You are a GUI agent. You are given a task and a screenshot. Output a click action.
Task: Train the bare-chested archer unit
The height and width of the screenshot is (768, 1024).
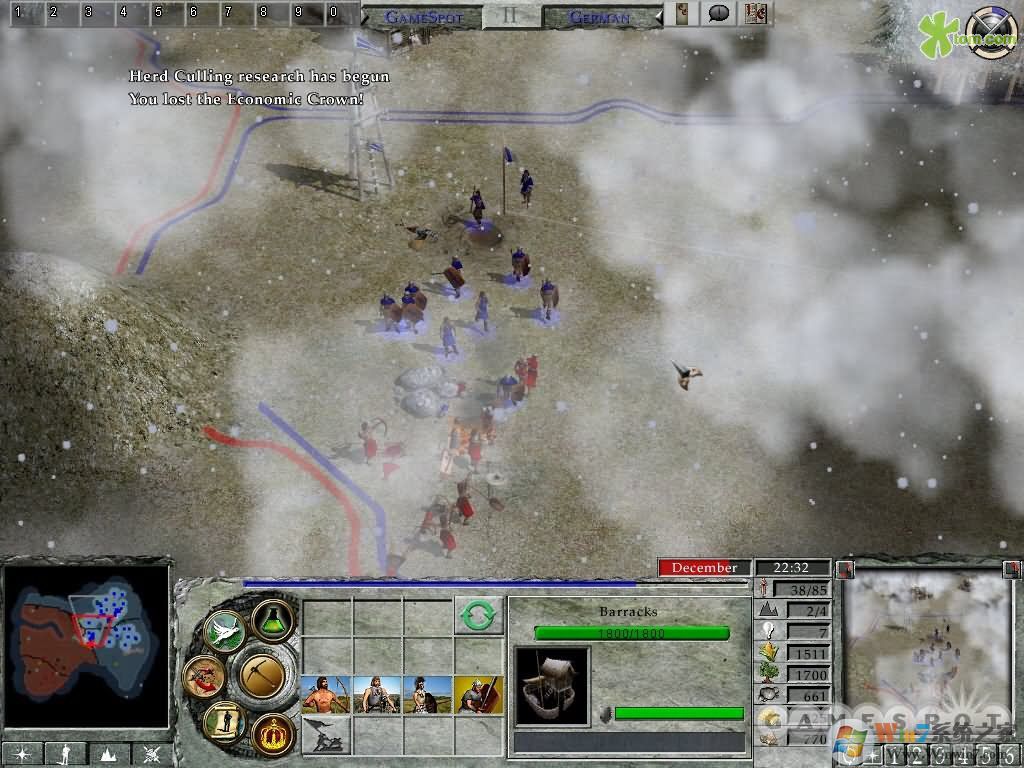[327, 694]
